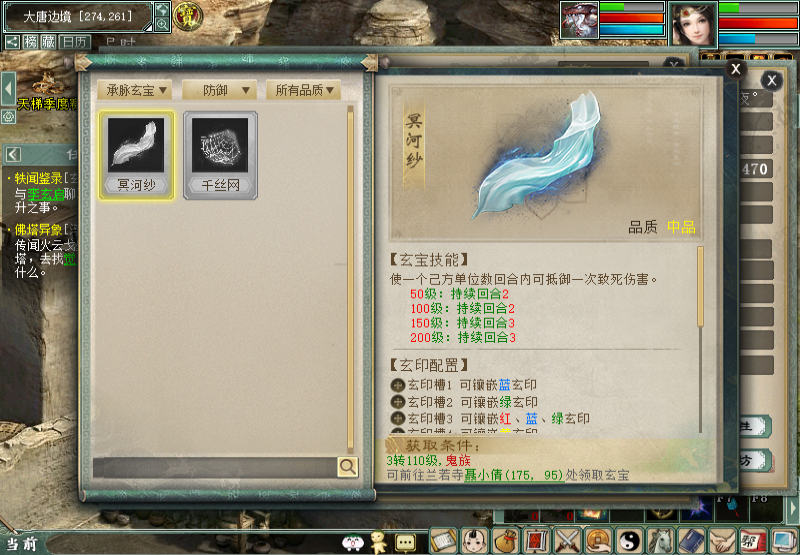Image resolution: width=800 pixels, height=555 pixels.
Task: Click the treasure list search field
Action: [215, 466]
